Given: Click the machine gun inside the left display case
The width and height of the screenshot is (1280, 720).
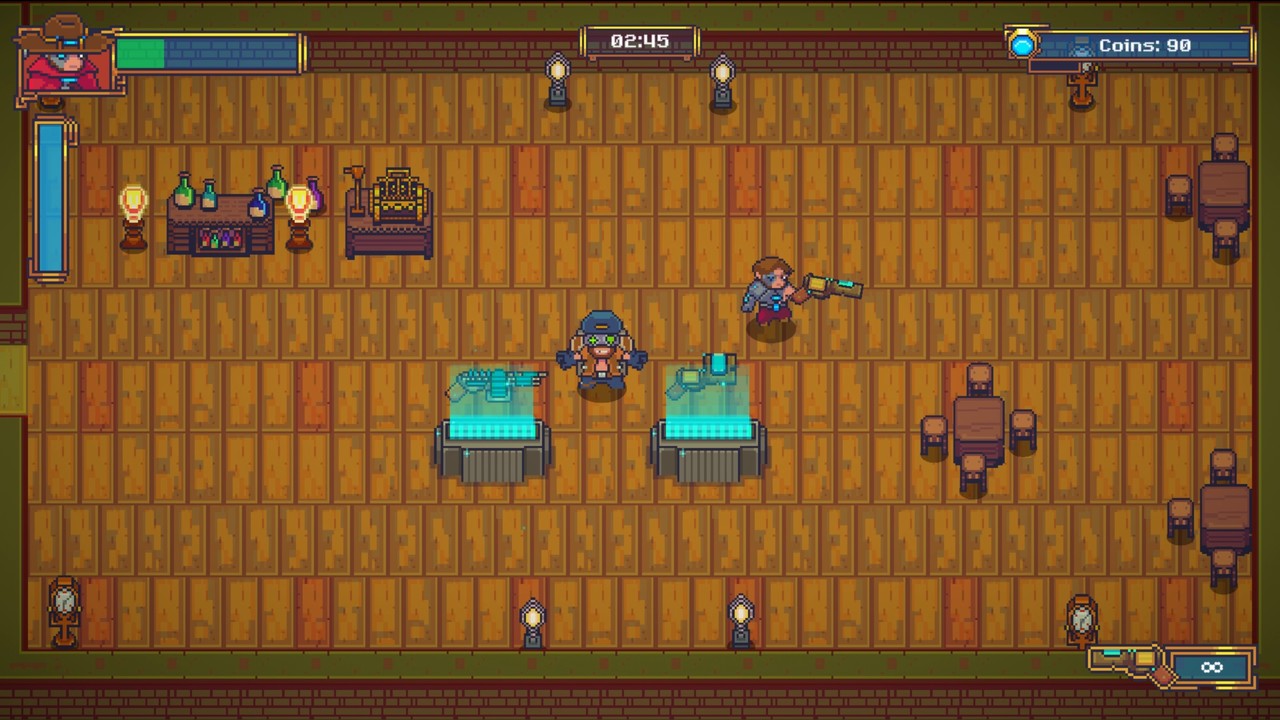Looking at the screenshot, I should [x=497, y=380].
